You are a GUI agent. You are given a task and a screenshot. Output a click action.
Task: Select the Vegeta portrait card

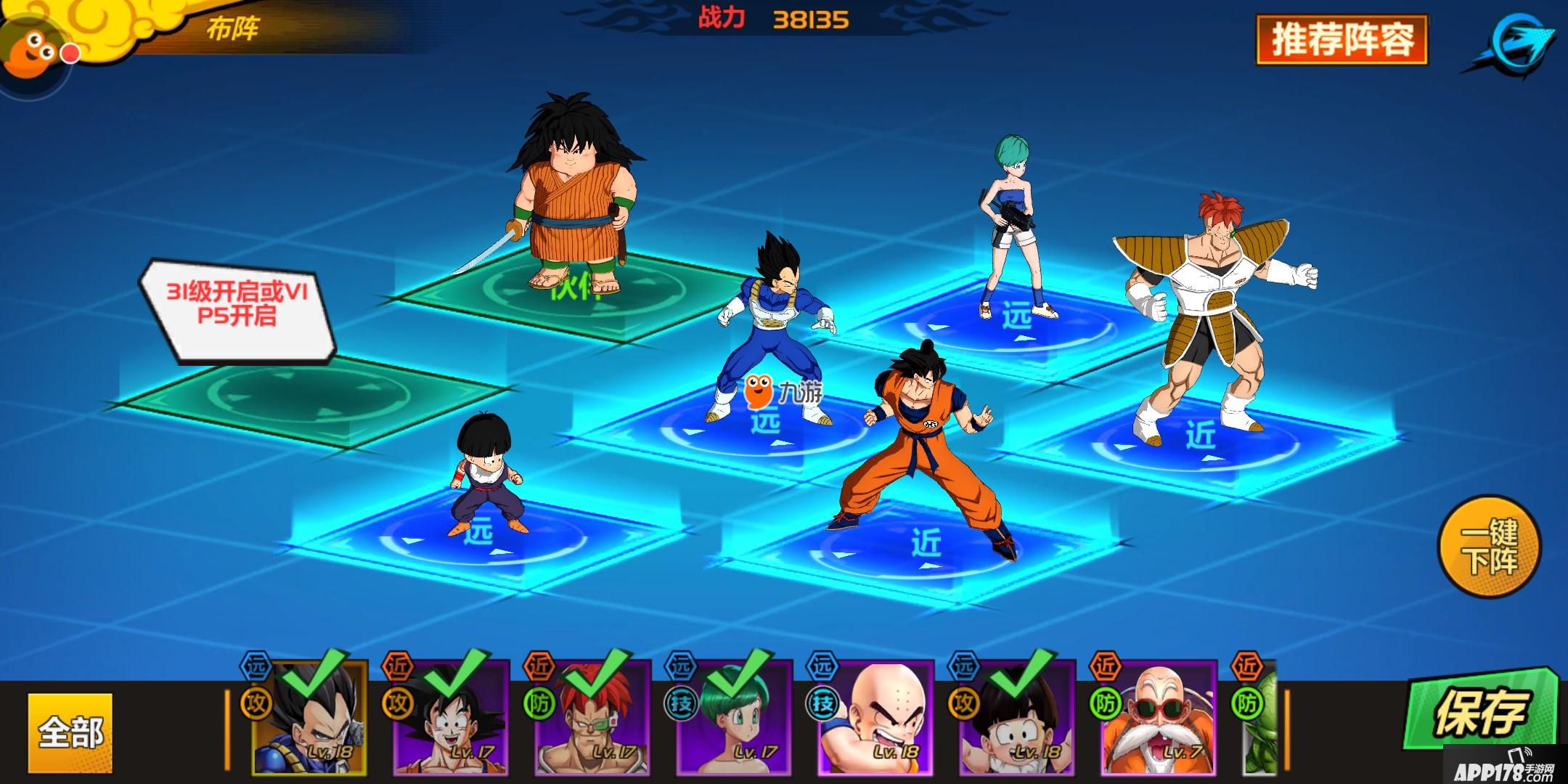(309, 717)
